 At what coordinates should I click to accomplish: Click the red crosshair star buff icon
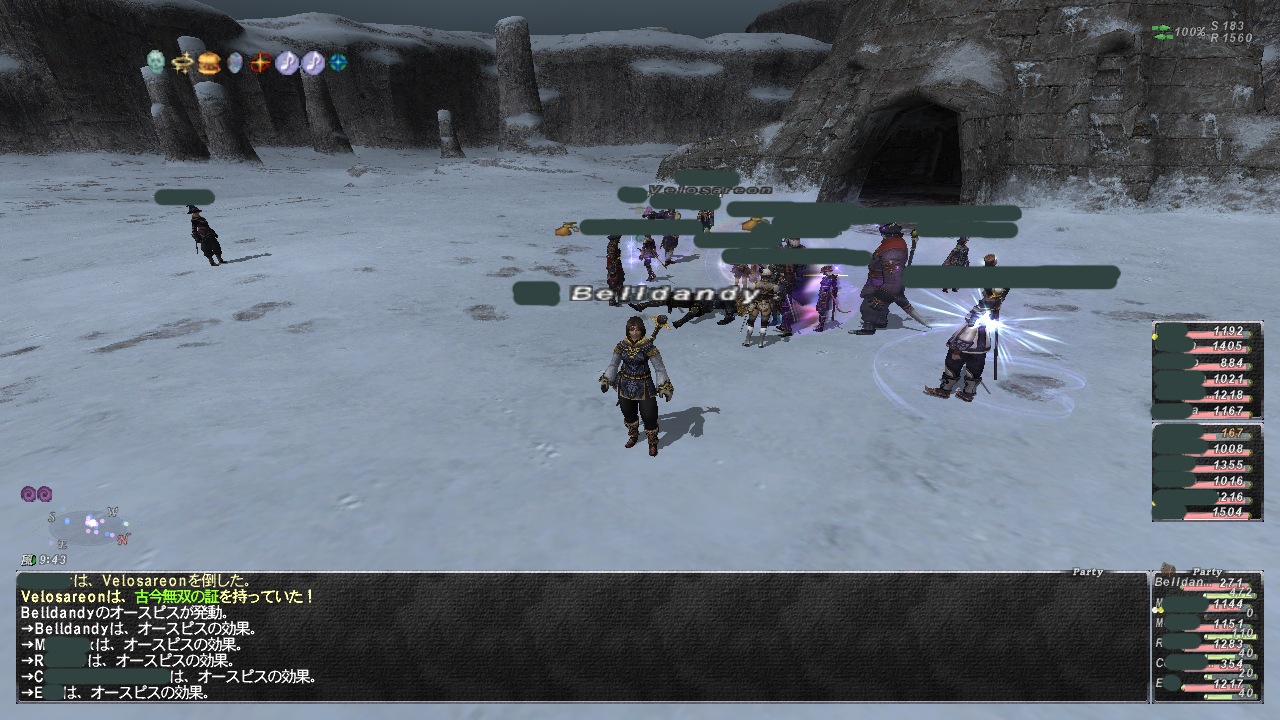(x=260, y=63)
